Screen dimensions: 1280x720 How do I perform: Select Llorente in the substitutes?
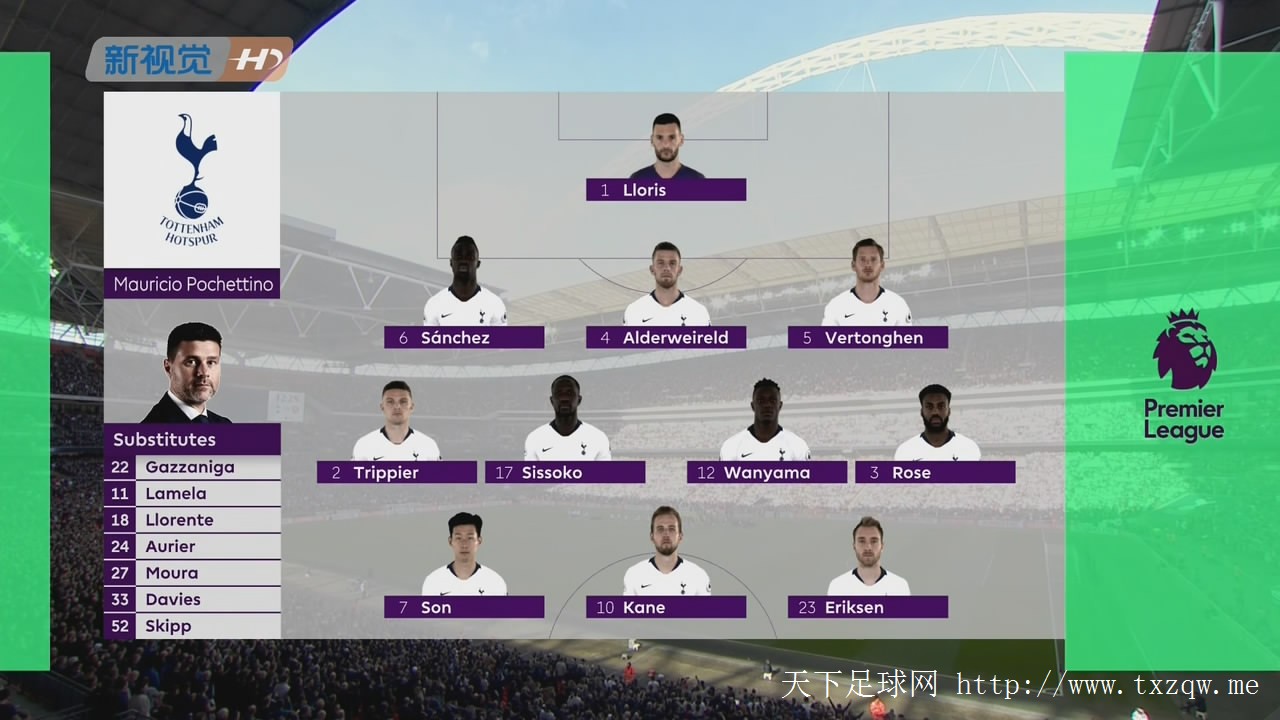coord(192,520)
